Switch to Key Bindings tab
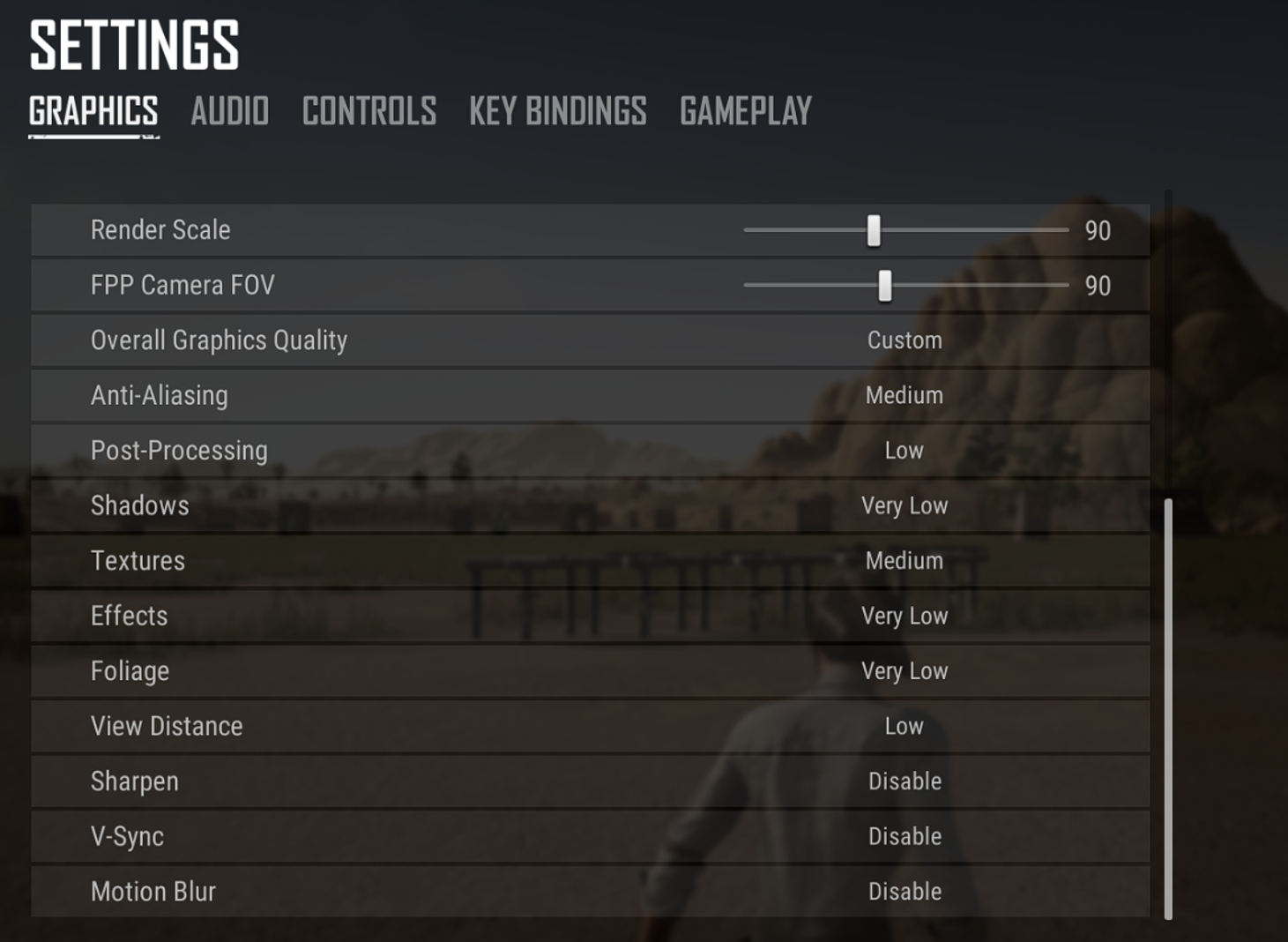 coord(557,111)
